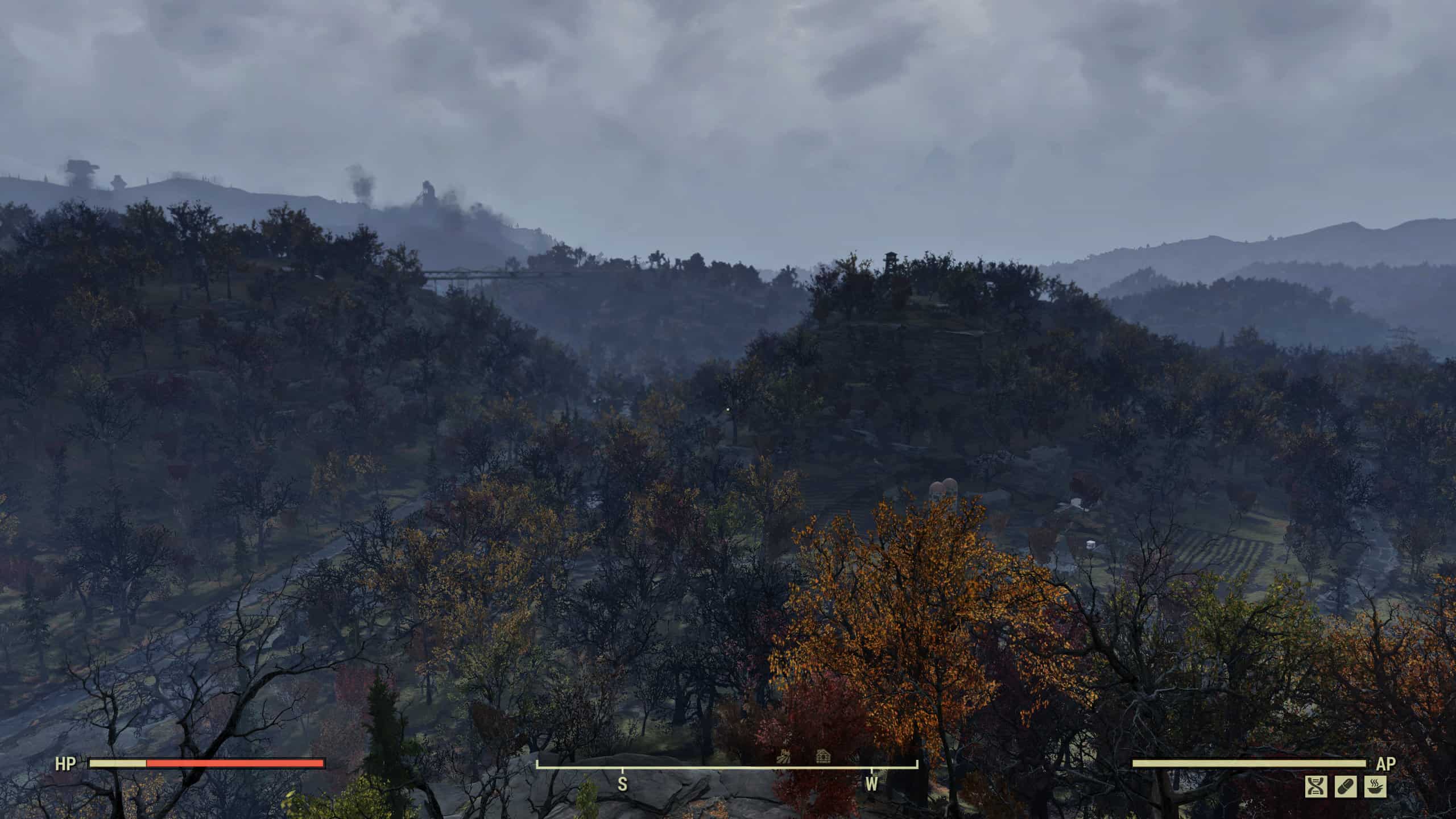Image resolution: width=1456 pixels, height=819 pixels.
Task: Click the steaming bowl food status icon
Action: (x=1375, y=787)
